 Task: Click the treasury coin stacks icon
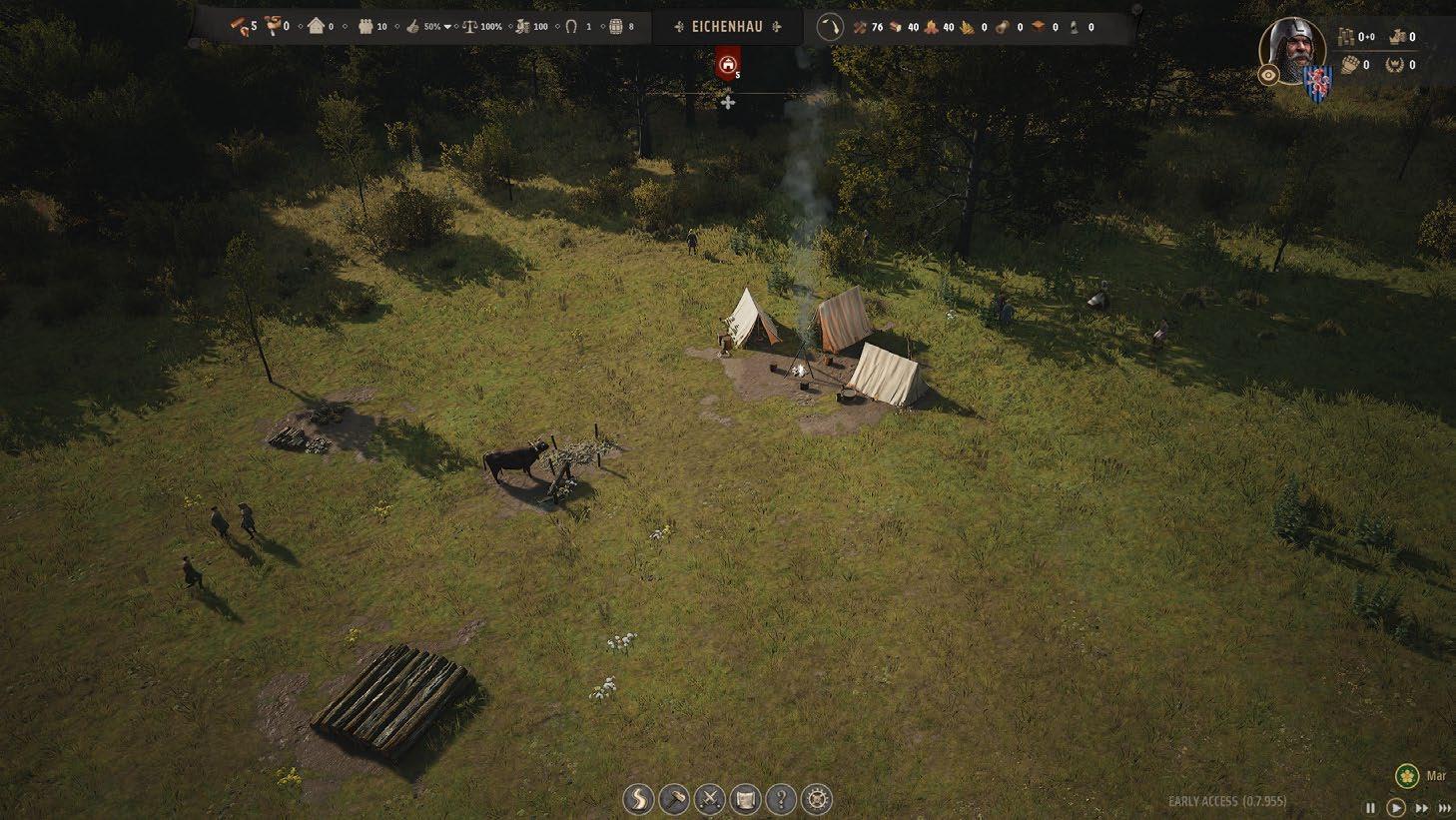(1345, 38)
